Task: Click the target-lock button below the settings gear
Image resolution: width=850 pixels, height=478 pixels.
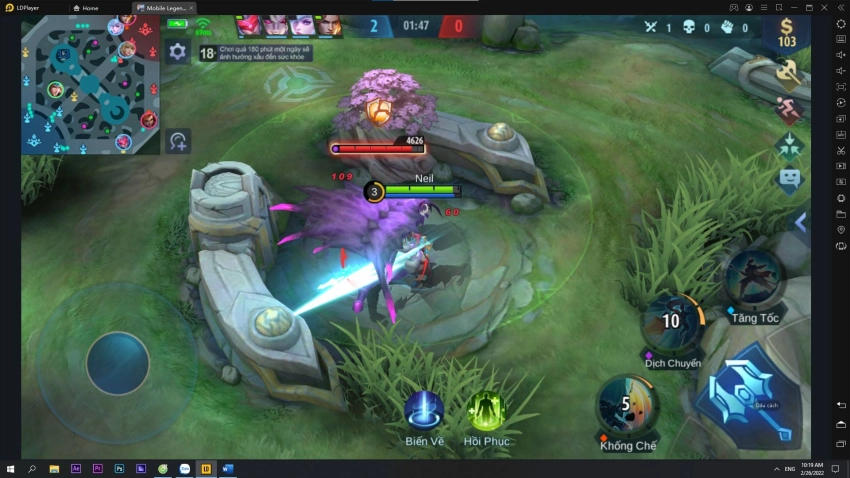Action: (x=178, y=141)
